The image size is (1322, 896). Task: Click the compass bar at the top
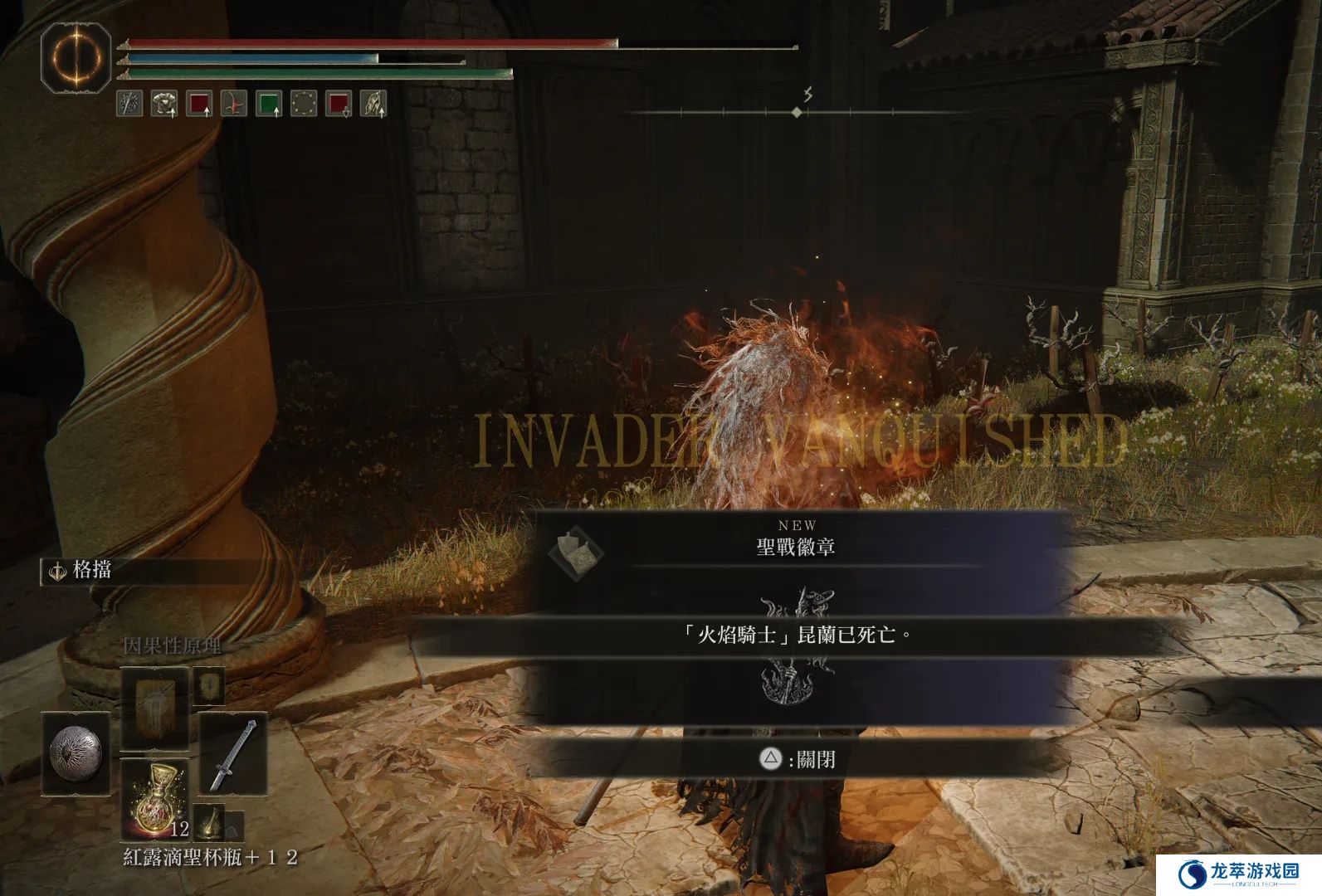[x=797, y=111]
